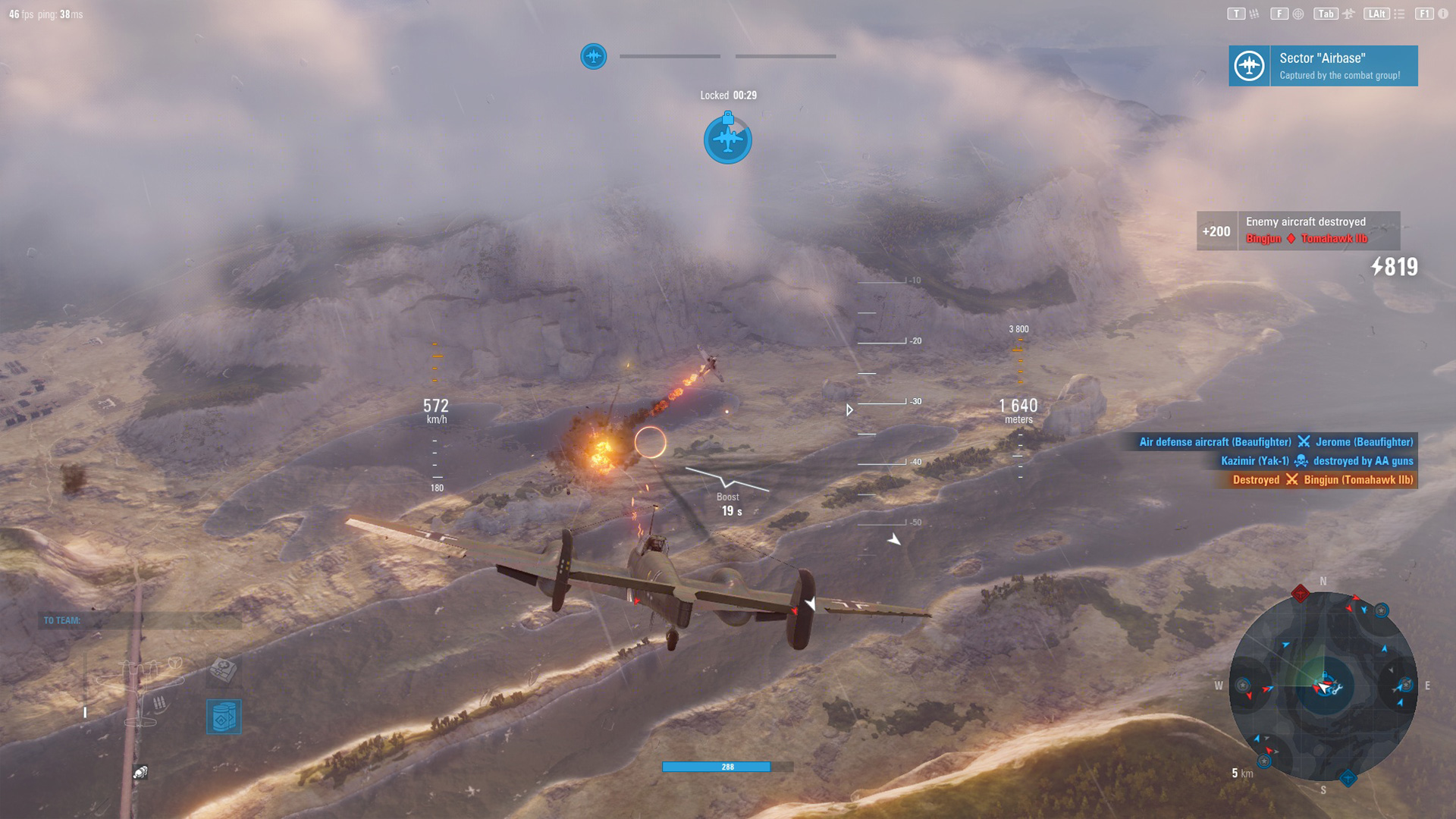Click the lightning bolt beside the 819 counter
The image size is (1456, 819).
pyautogui.click(x=1376, y=267)
